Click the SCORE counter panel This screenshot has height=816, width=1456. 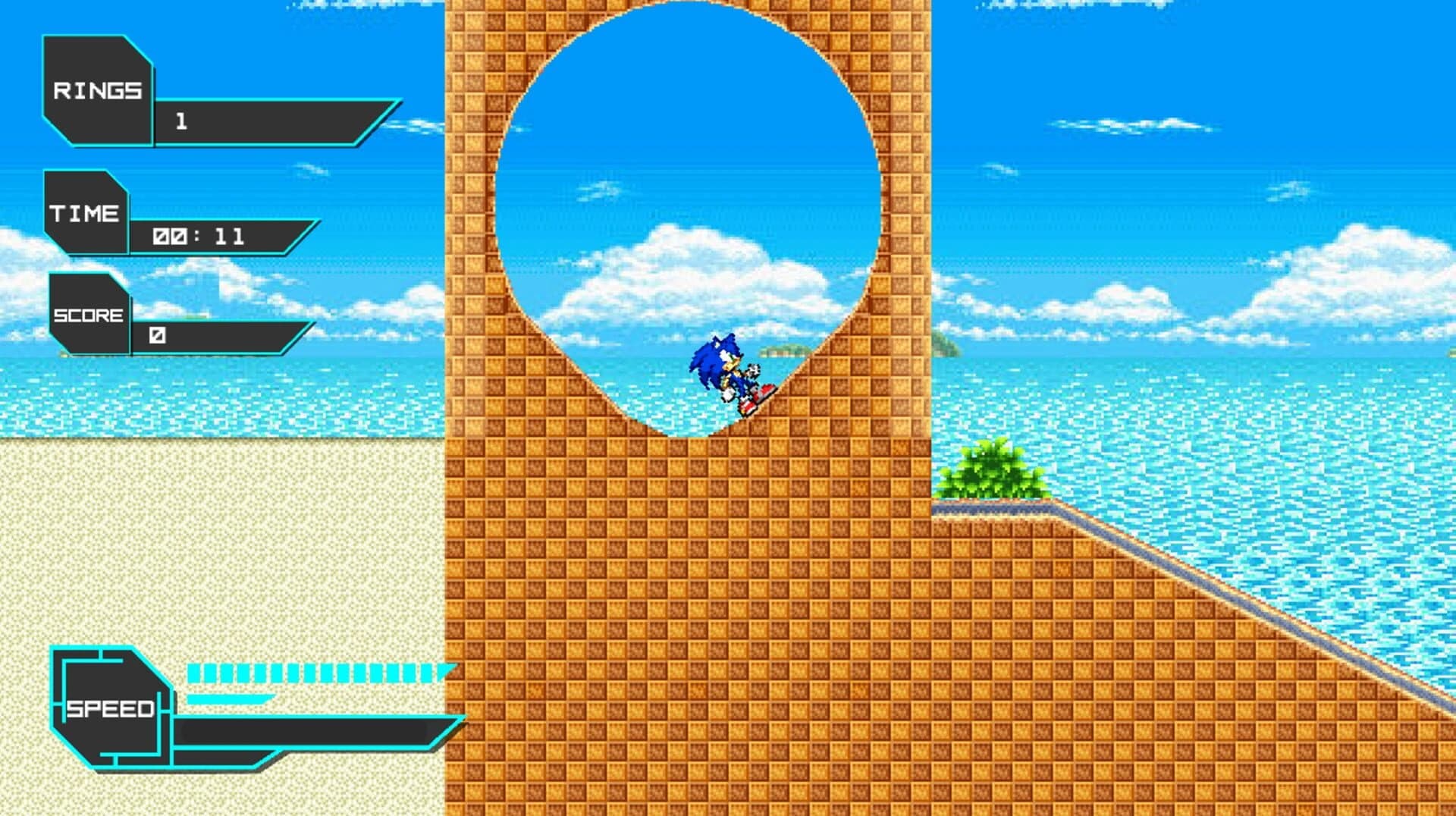(x=91, y=315)
